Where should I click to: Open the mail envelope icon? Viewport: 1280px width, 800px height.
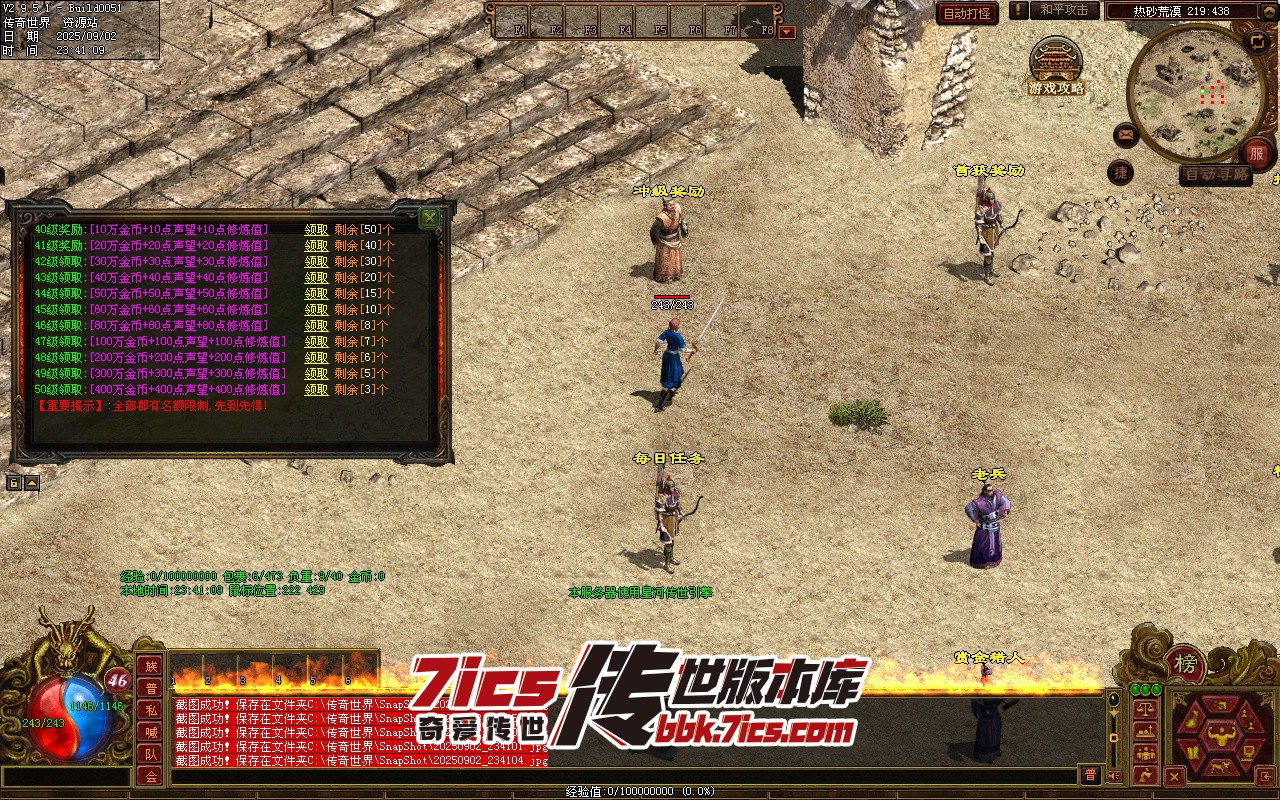(x=1126, y=134)
